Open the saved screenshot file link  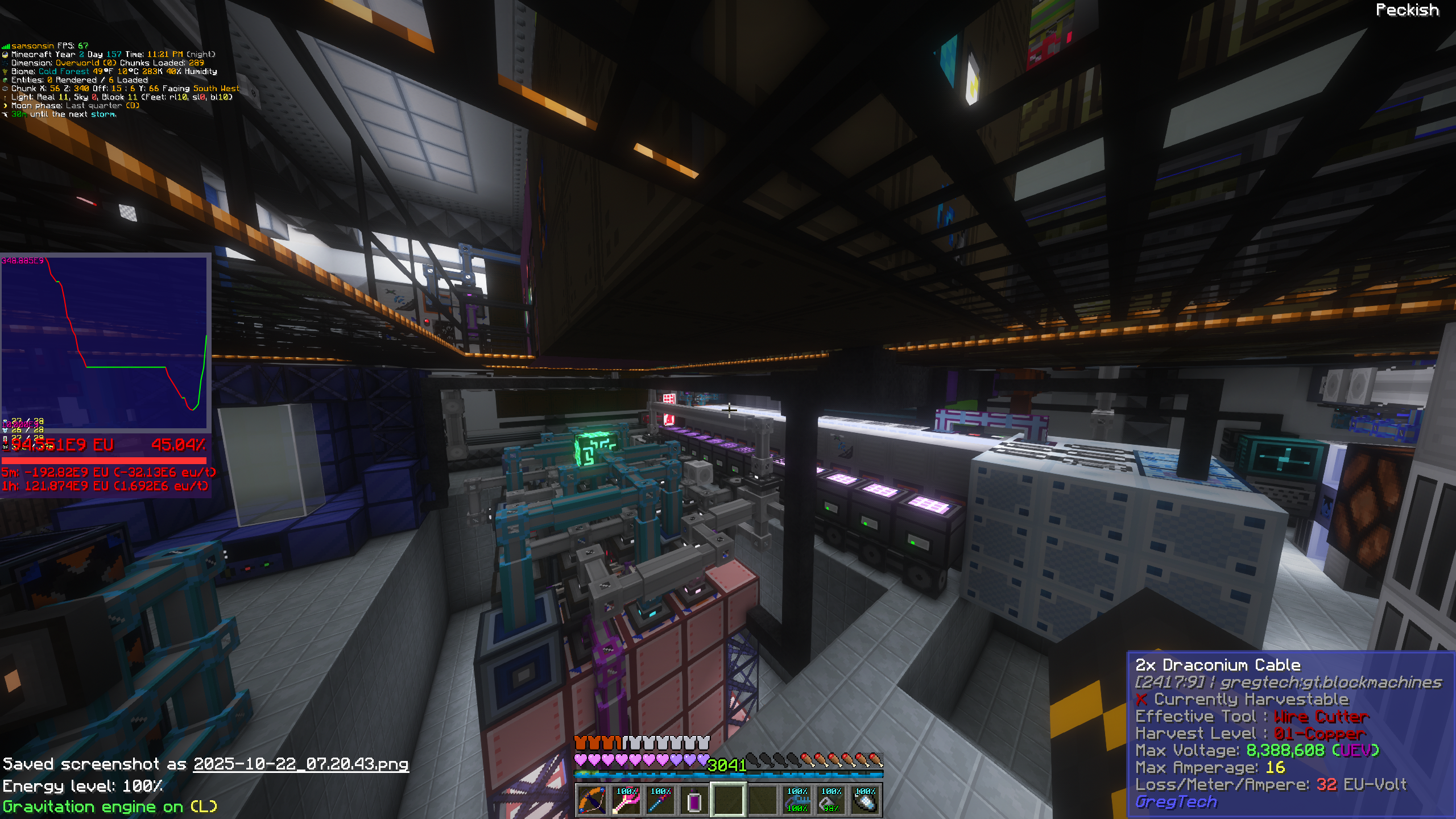[x=300, y=764]
